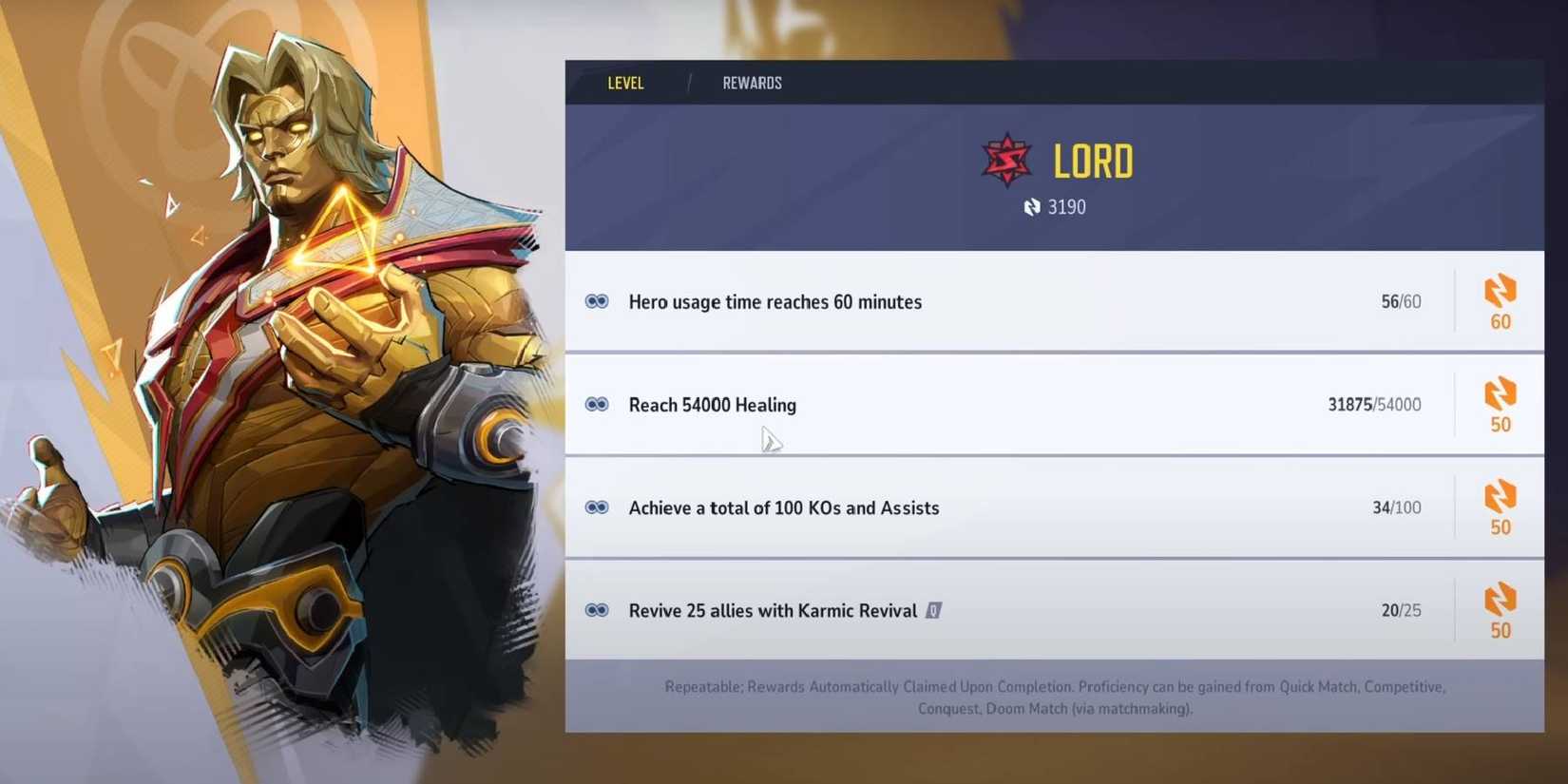Click the infinity repeat icon on Hero usage row

(x=597, y=301)
